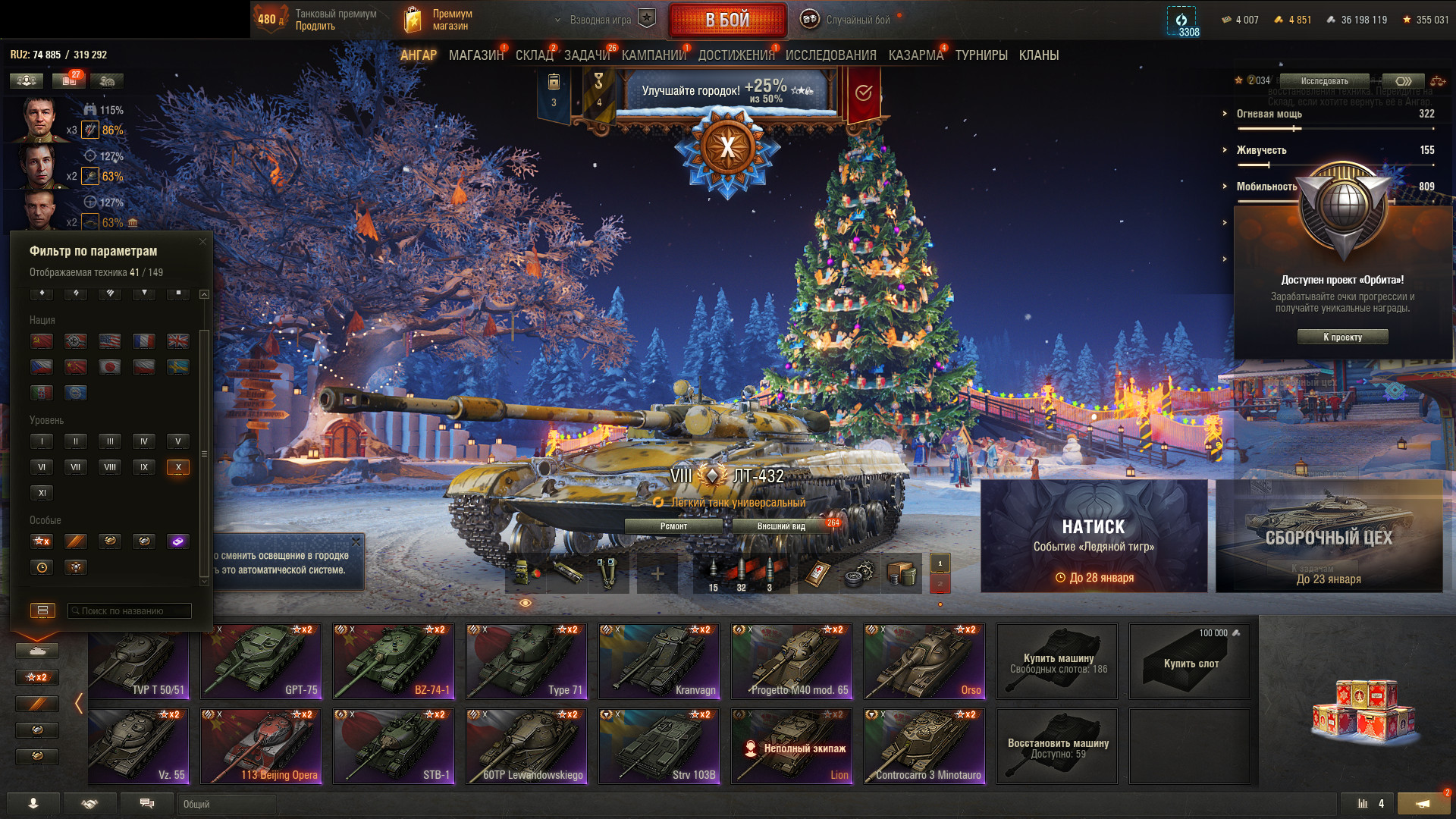Click the vehicle name search field

pos(130,610)
